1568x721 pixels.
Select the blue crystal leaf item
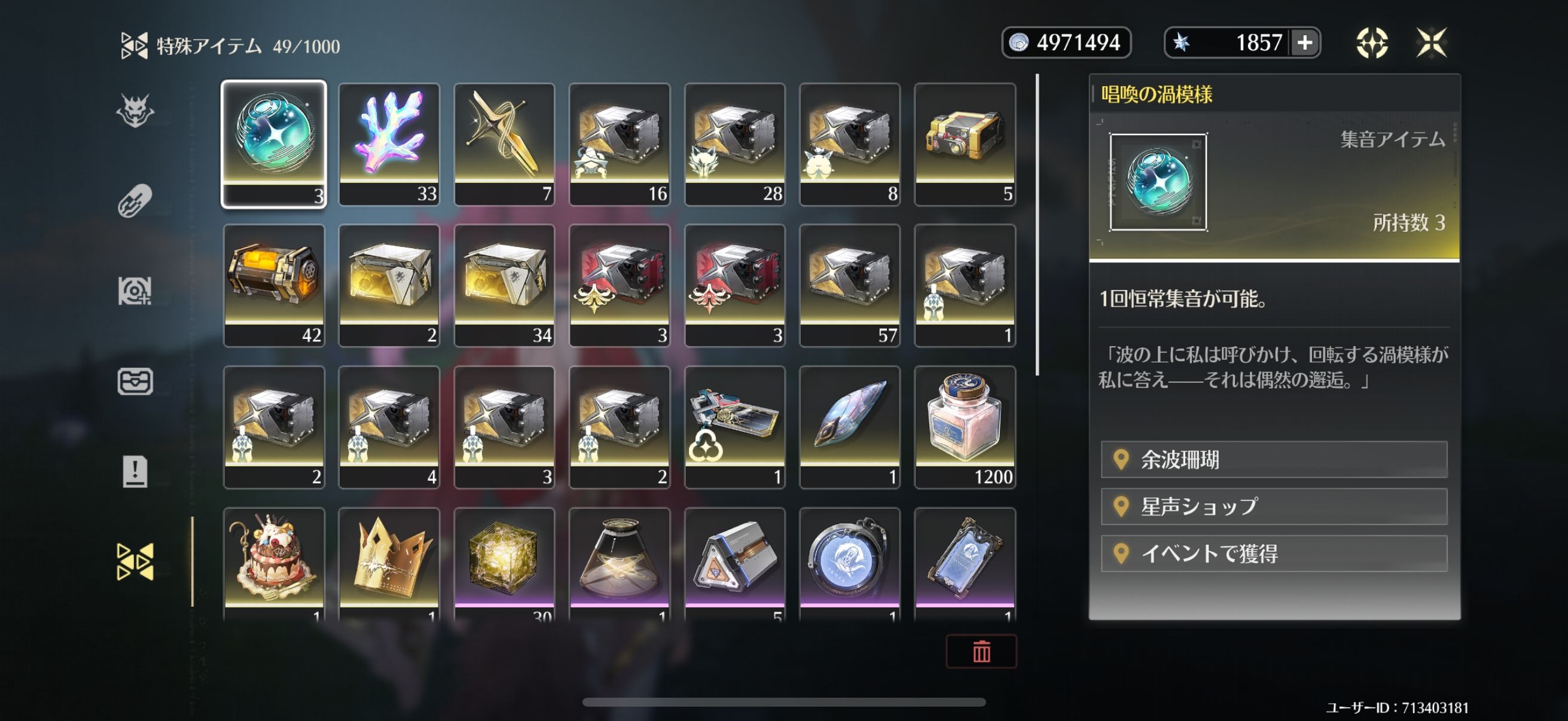[850, 426]
